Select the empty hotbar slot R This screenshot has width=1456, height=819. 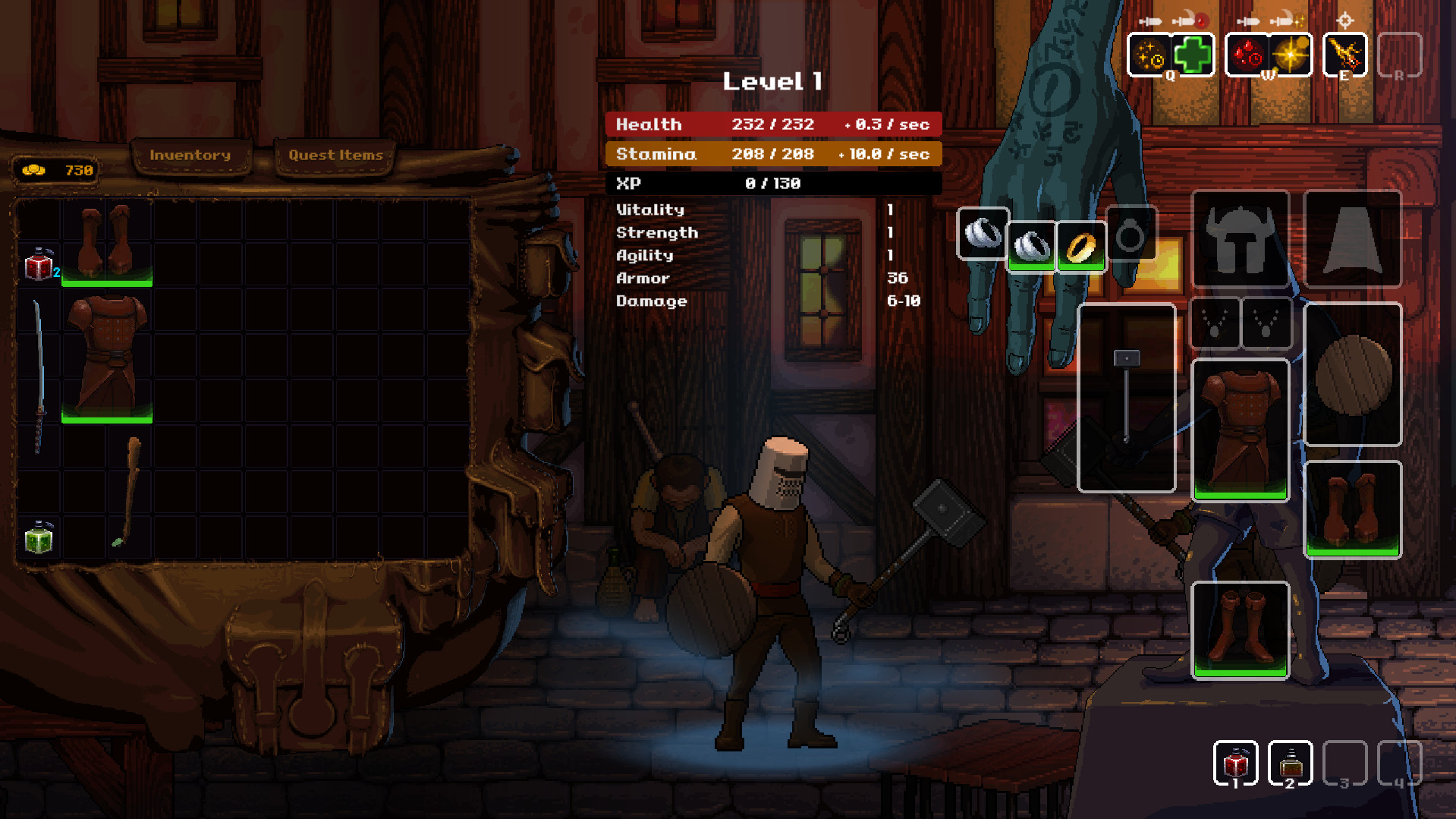[1400, 55]
